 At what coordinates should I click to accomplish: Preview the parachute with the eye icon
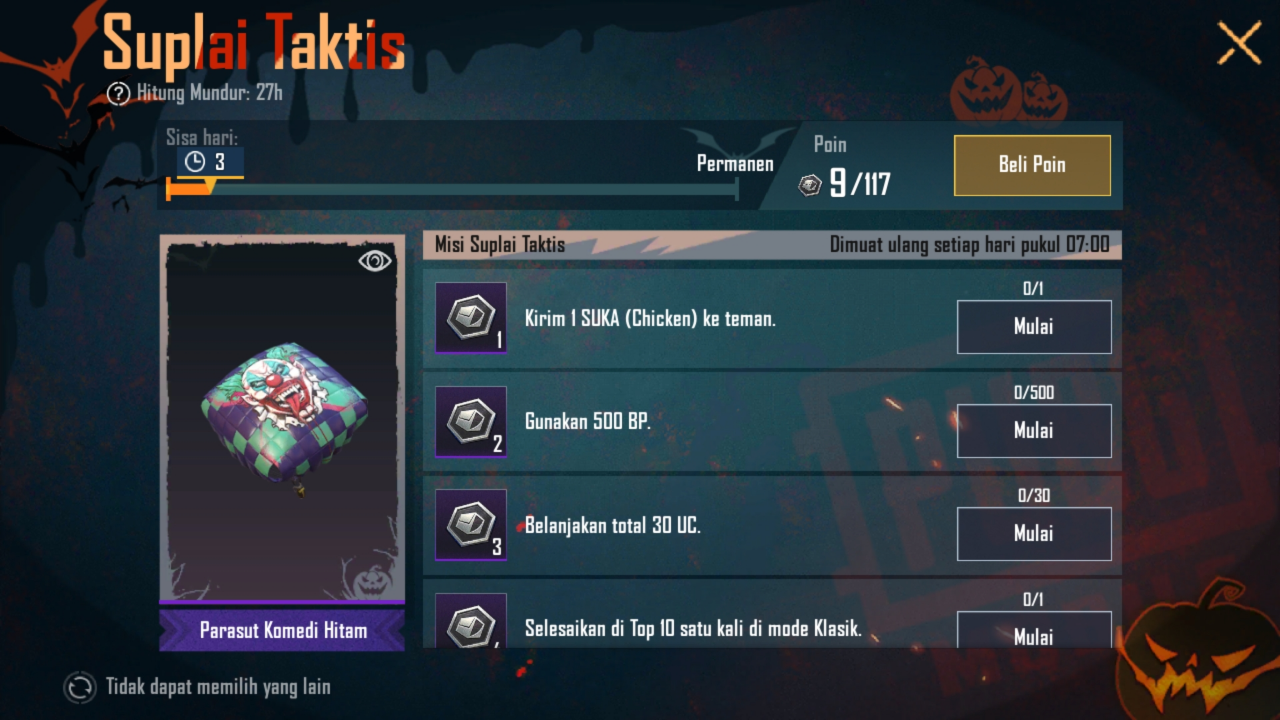point(375,261)
